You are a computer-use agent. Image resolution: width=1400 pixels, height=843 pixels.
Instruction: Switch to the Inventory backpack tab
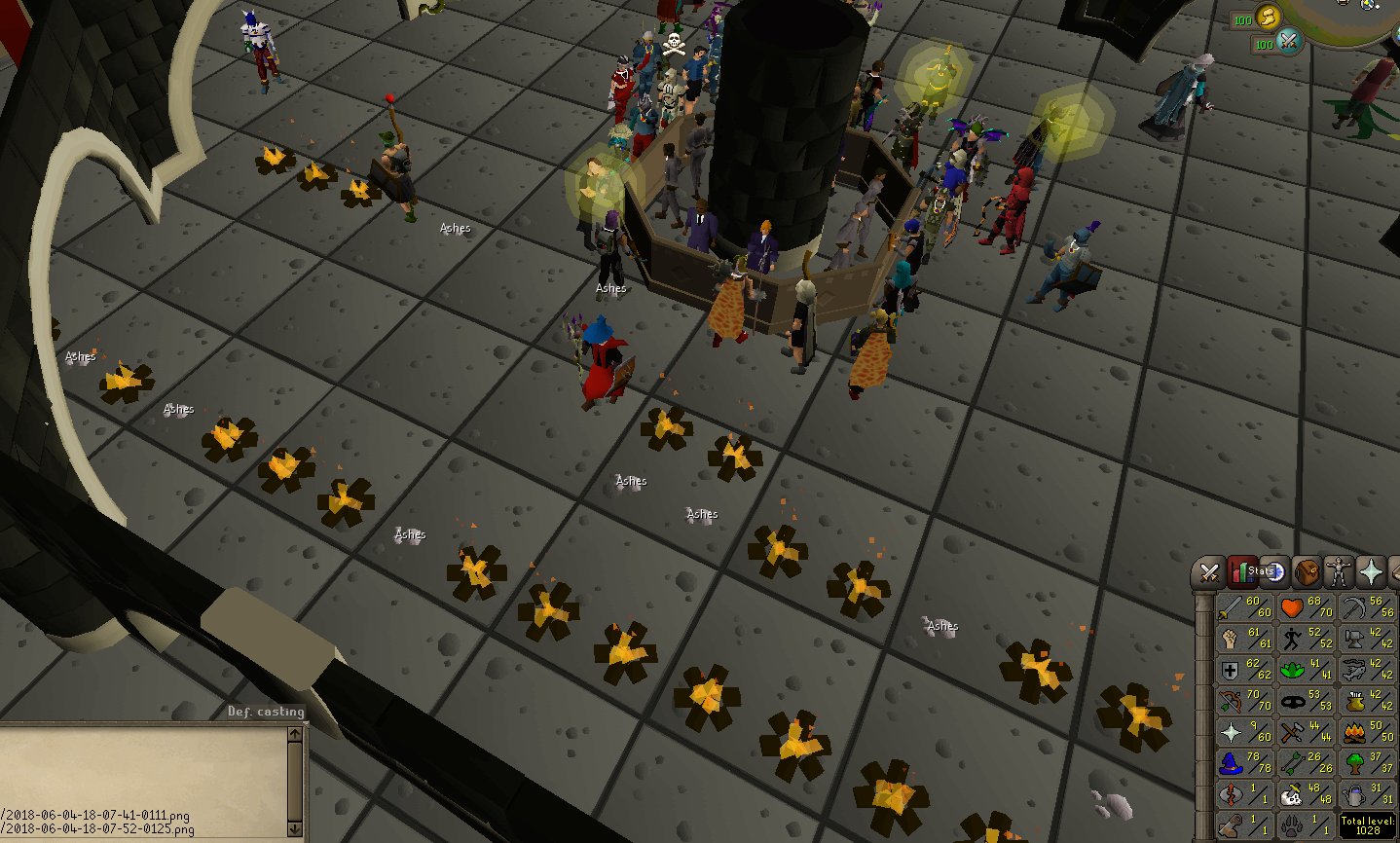1308,571
